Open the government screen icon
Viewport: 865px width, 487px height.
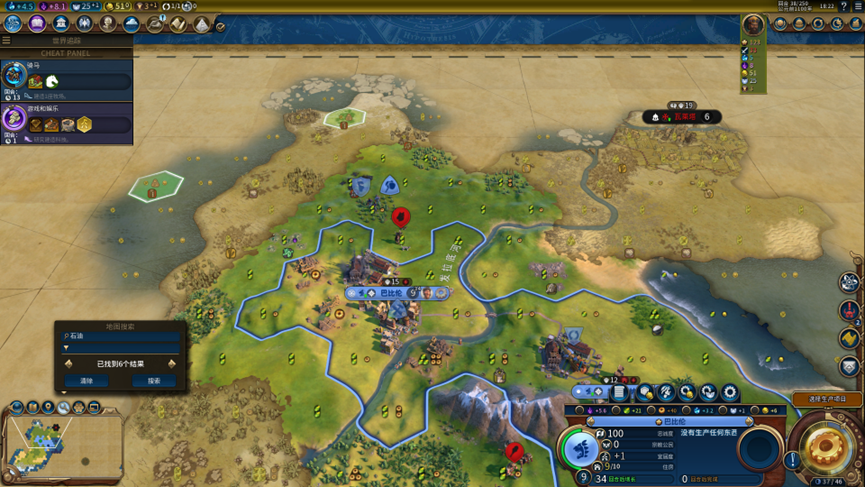click(61, 23)
